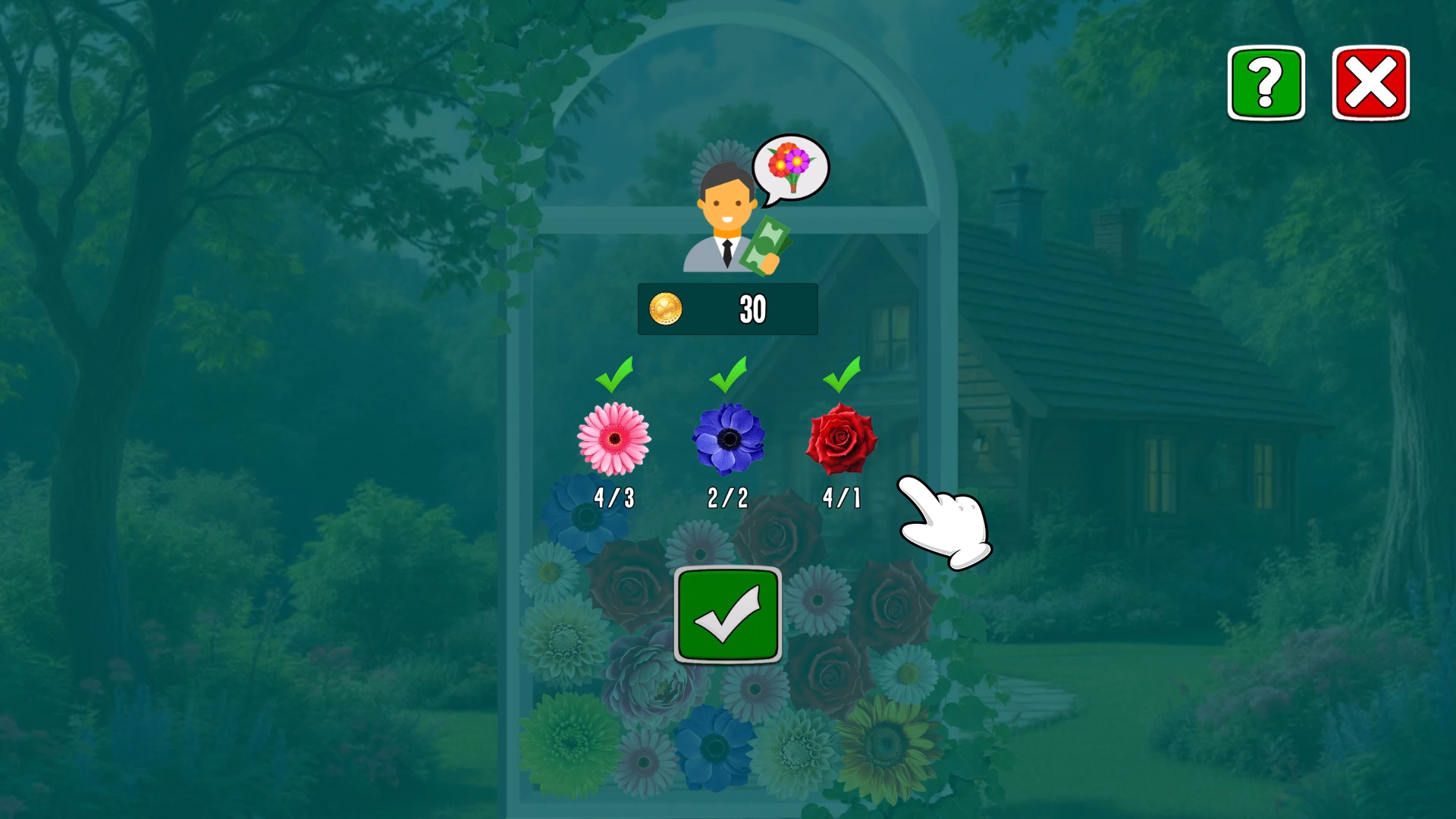This screenshot has height=819, width=1456.
Task: Select the 4/3 gerbera requirement label
Action: pos(614,498)
